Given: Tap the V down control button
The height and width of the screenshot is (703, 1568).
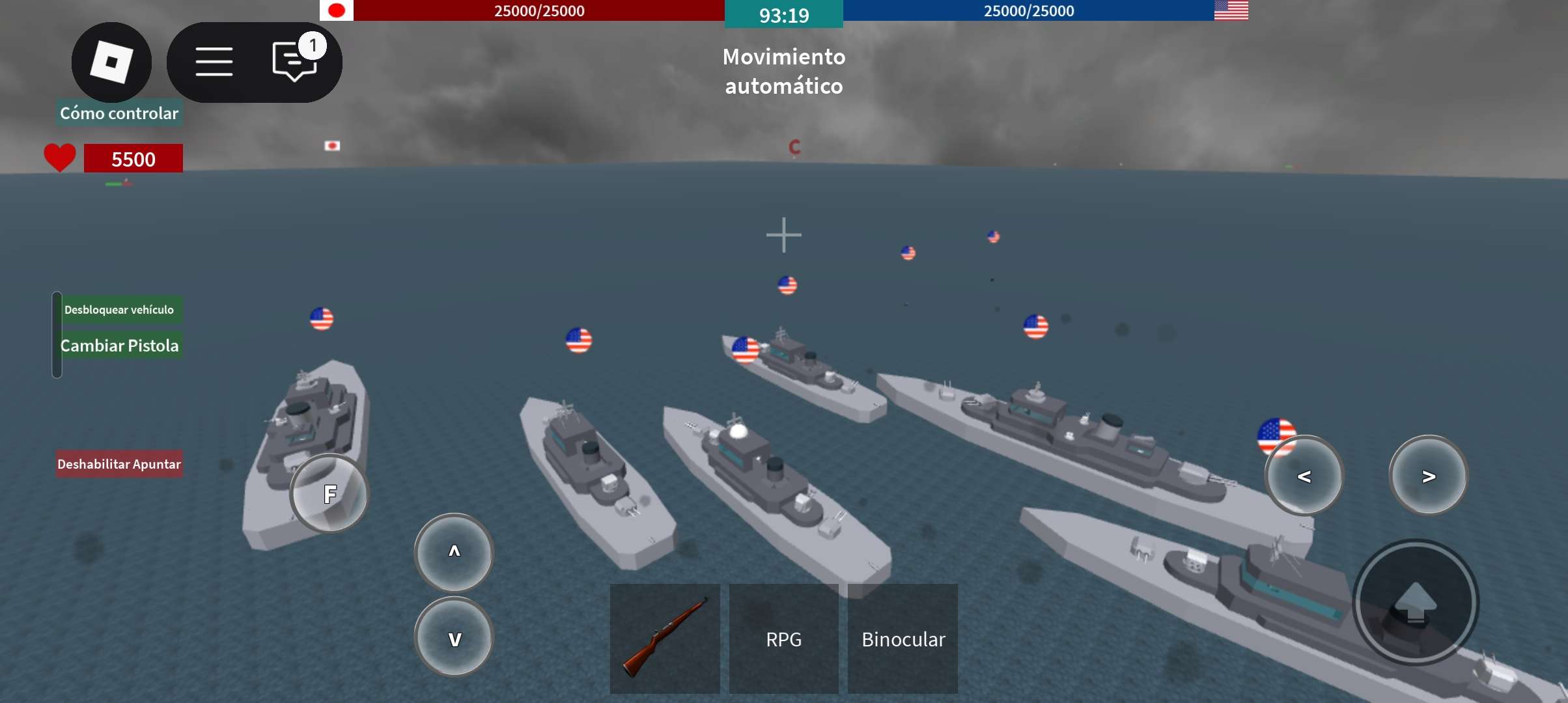Looking at the screenshot, I should pyautogui.click(x=454, y=638).
